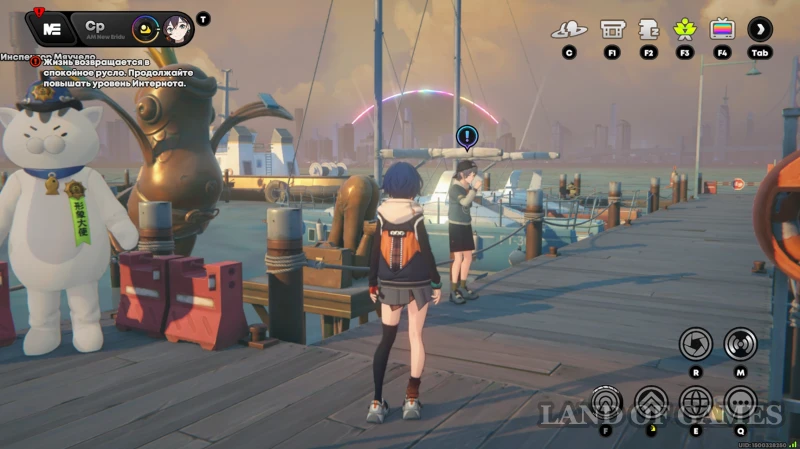Open the green emblem event menu
800x449 pixels.
tap(685, 29)
